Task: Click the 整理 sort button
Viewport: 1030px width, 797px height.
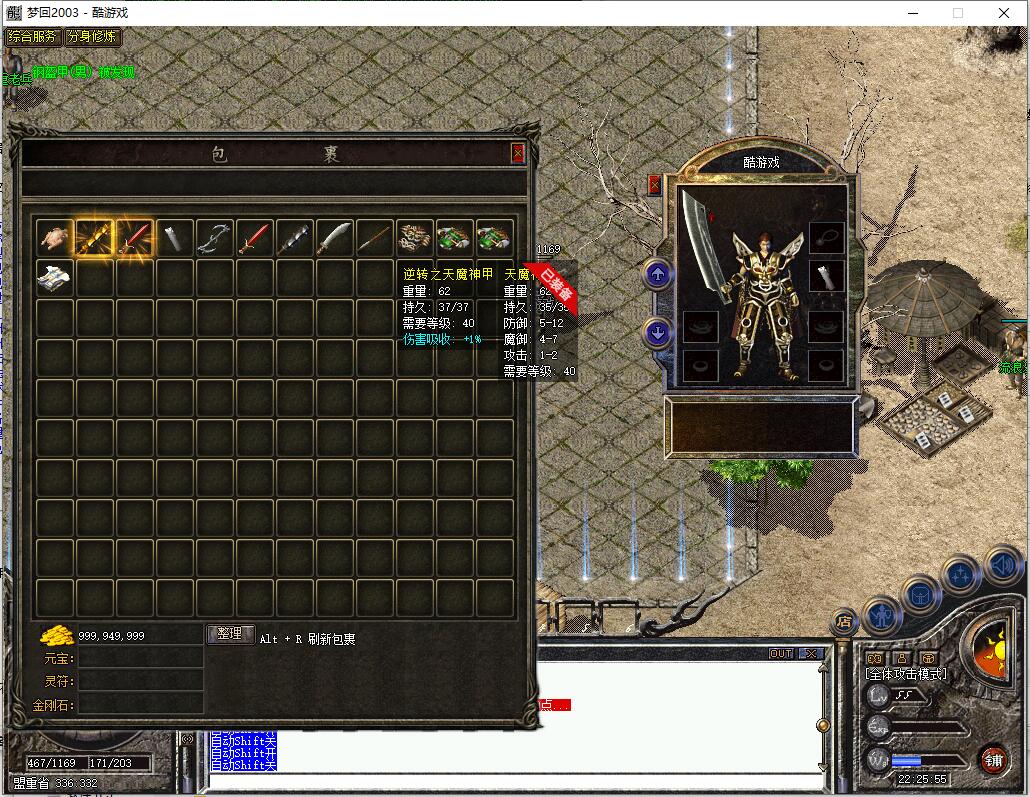Action: [x=230, y=634]
